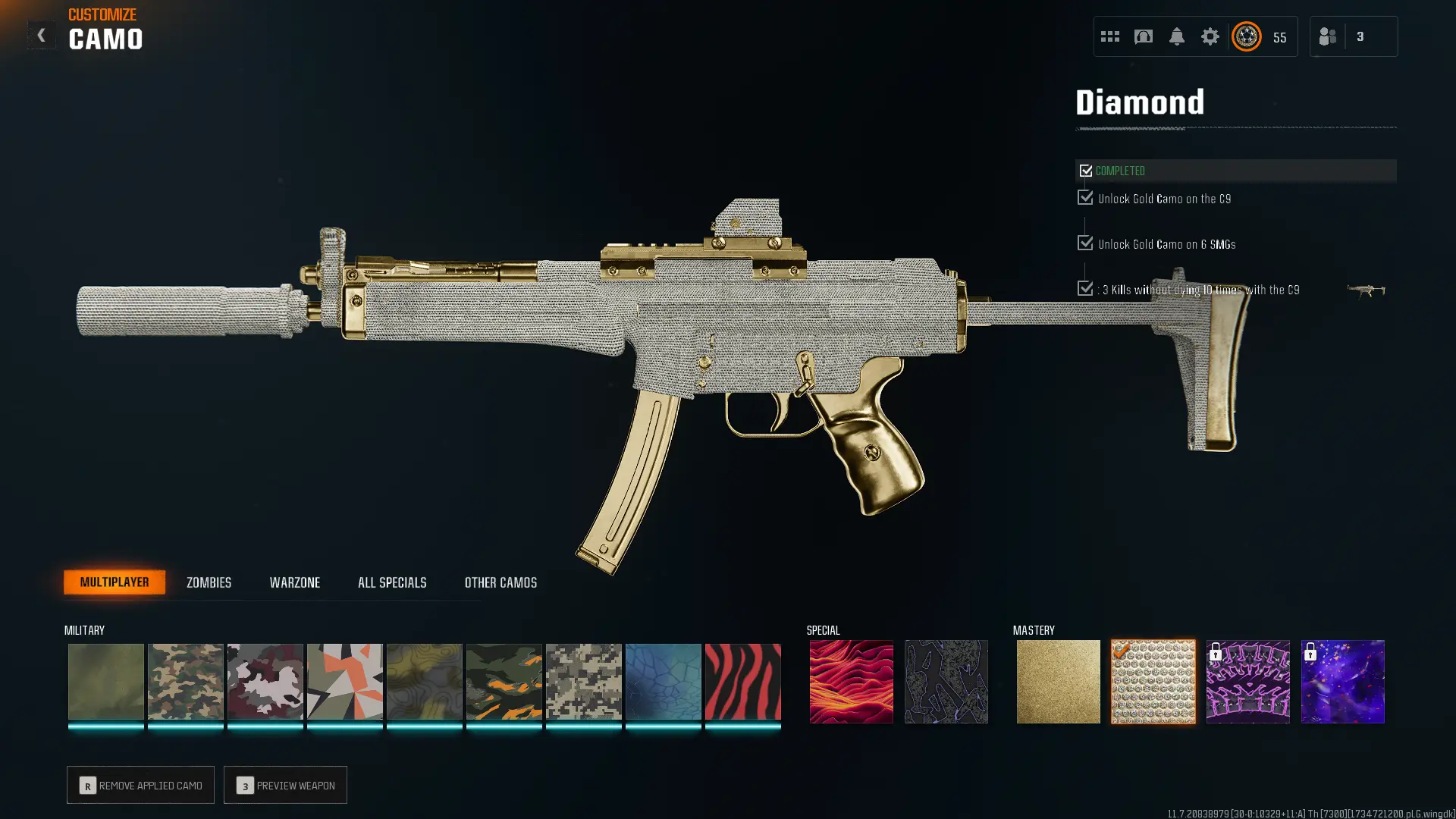Viewport: 1456px width, 819px height.
Task: Open the Preview Weapon view
Action: tap(285, 785)
